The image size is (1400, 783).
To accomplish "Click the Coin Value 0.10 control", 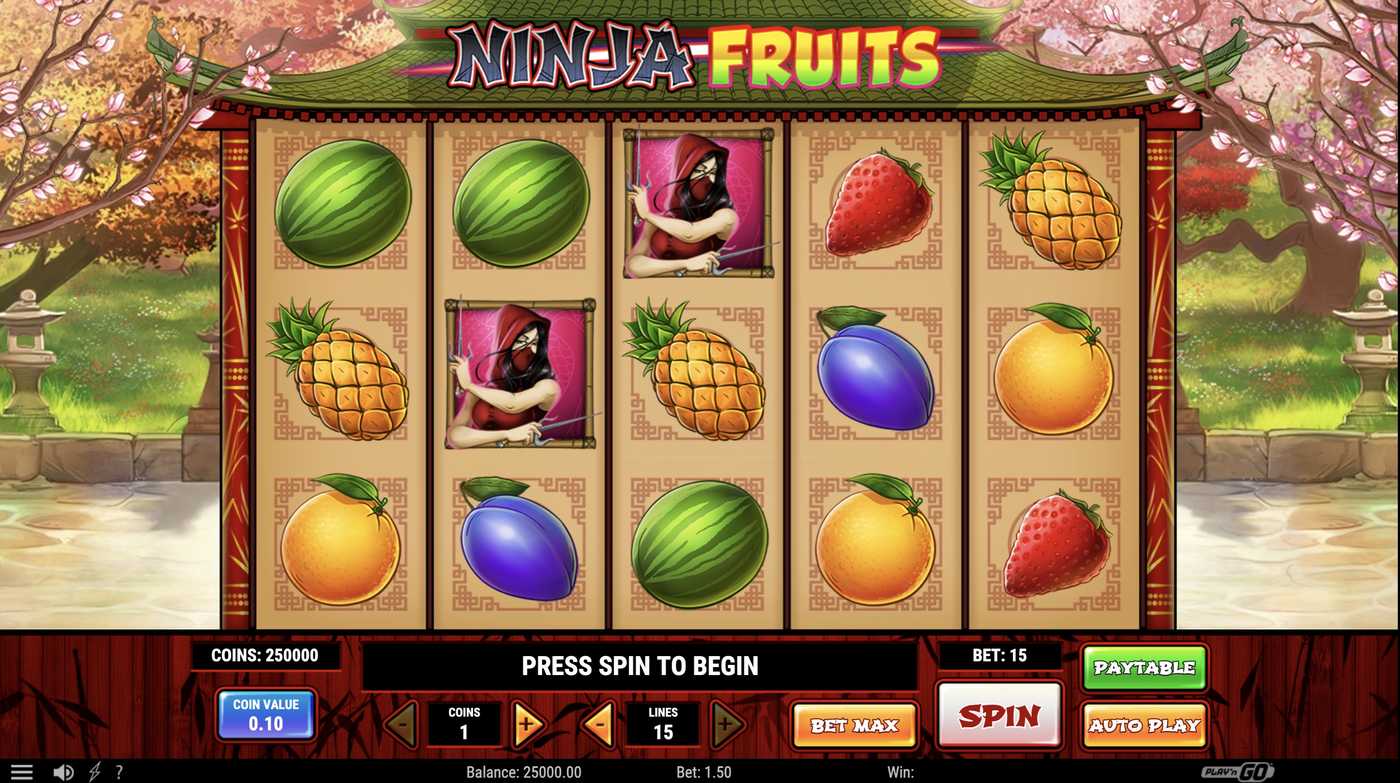I will pos(266,715).
